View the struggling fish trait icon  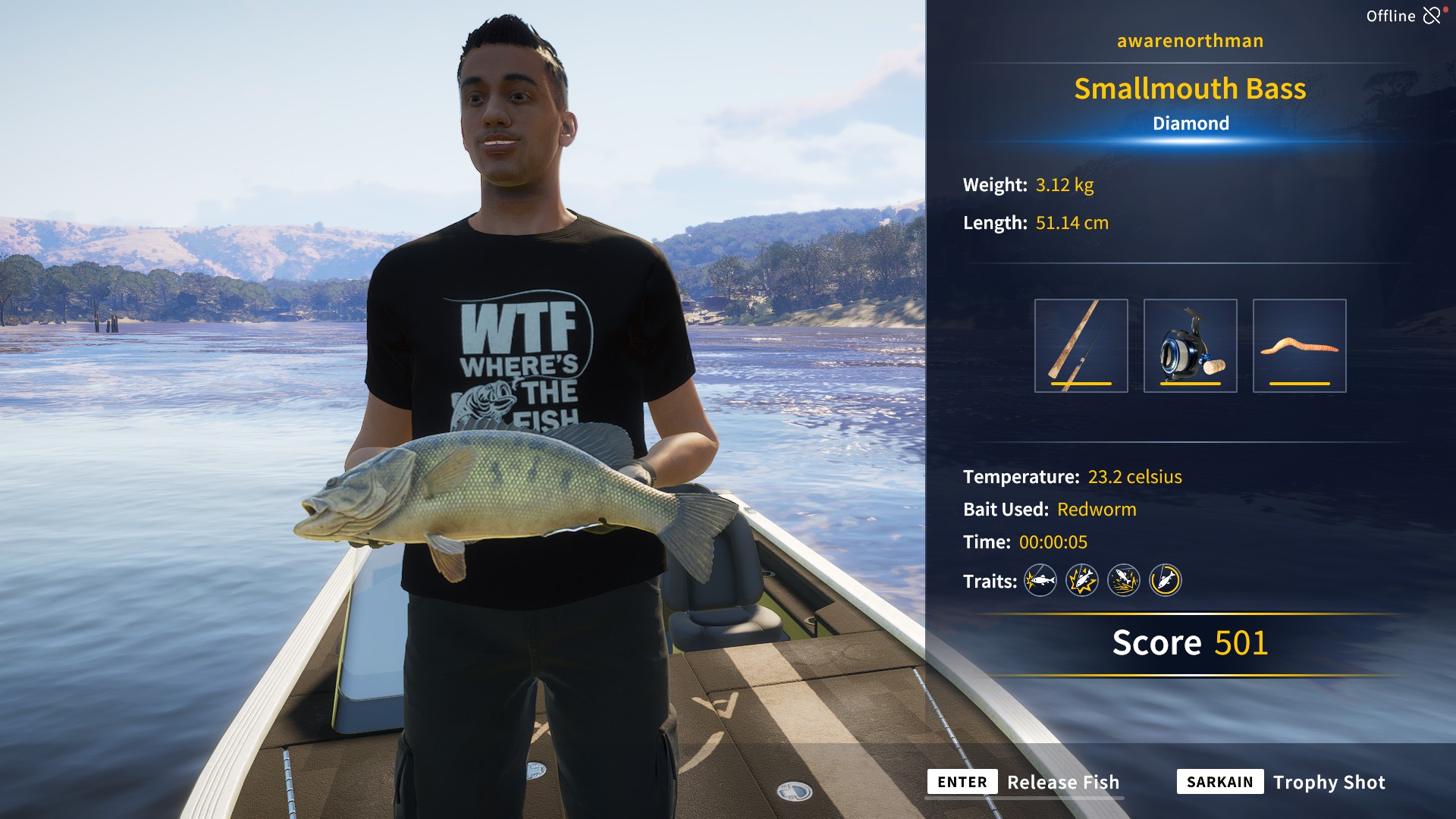tap(1082, 580)
